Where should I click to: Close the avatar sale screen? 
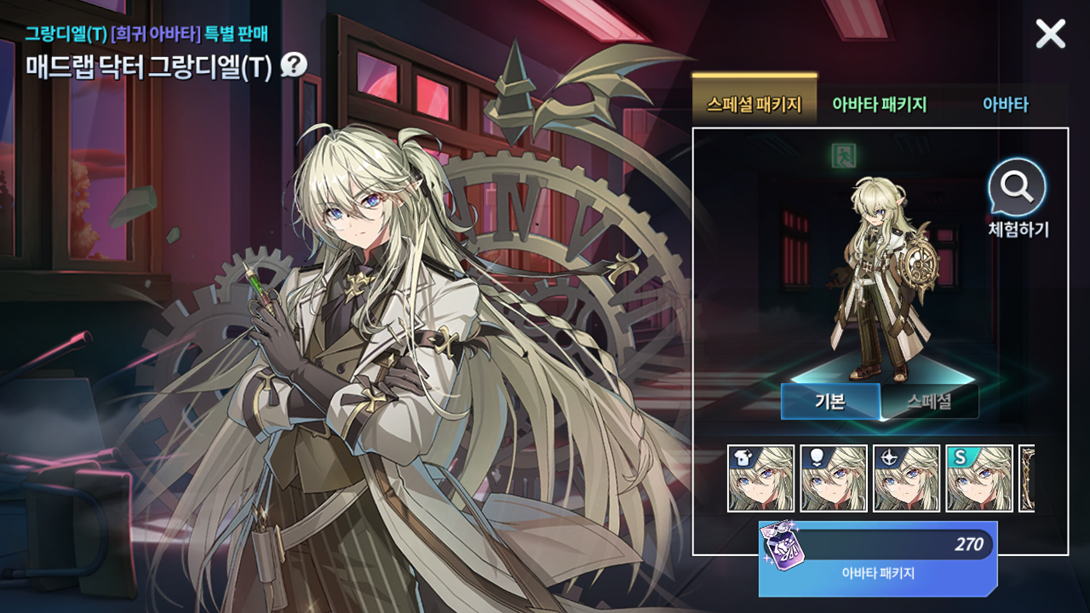(x=1050, y=34)
